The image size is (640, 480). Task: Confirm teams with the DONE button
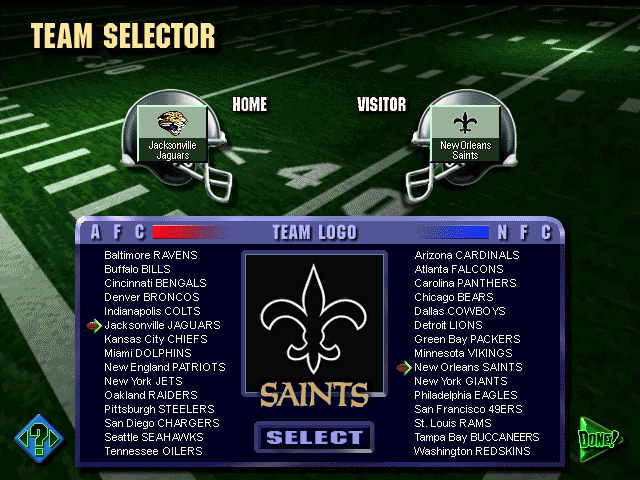599,438
